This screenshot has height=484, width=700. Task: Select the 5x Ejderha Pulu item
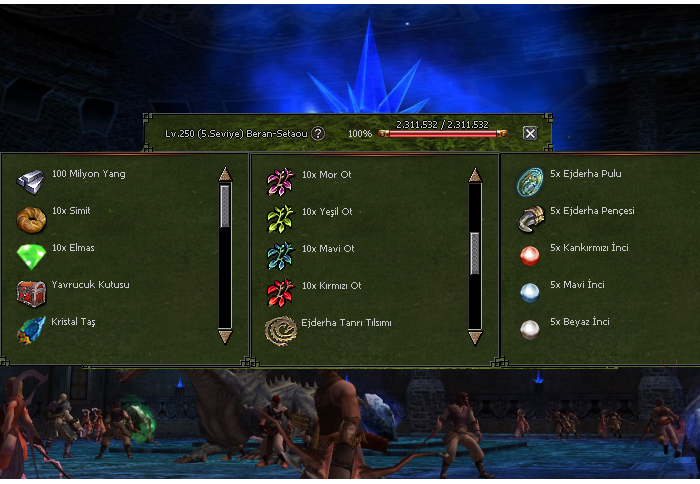point(530,181)
